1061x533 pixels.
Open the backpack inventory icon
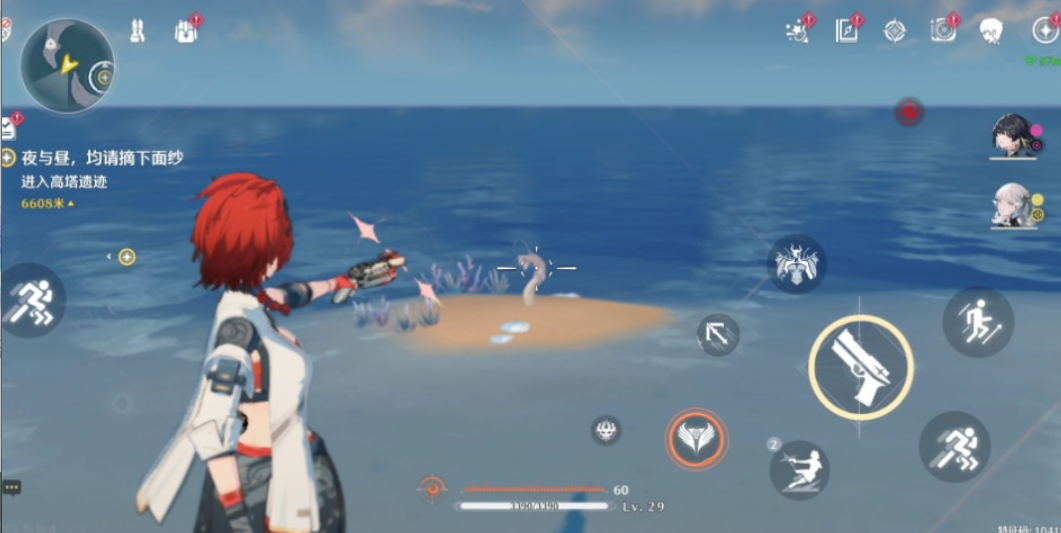[x=185, y=31]
